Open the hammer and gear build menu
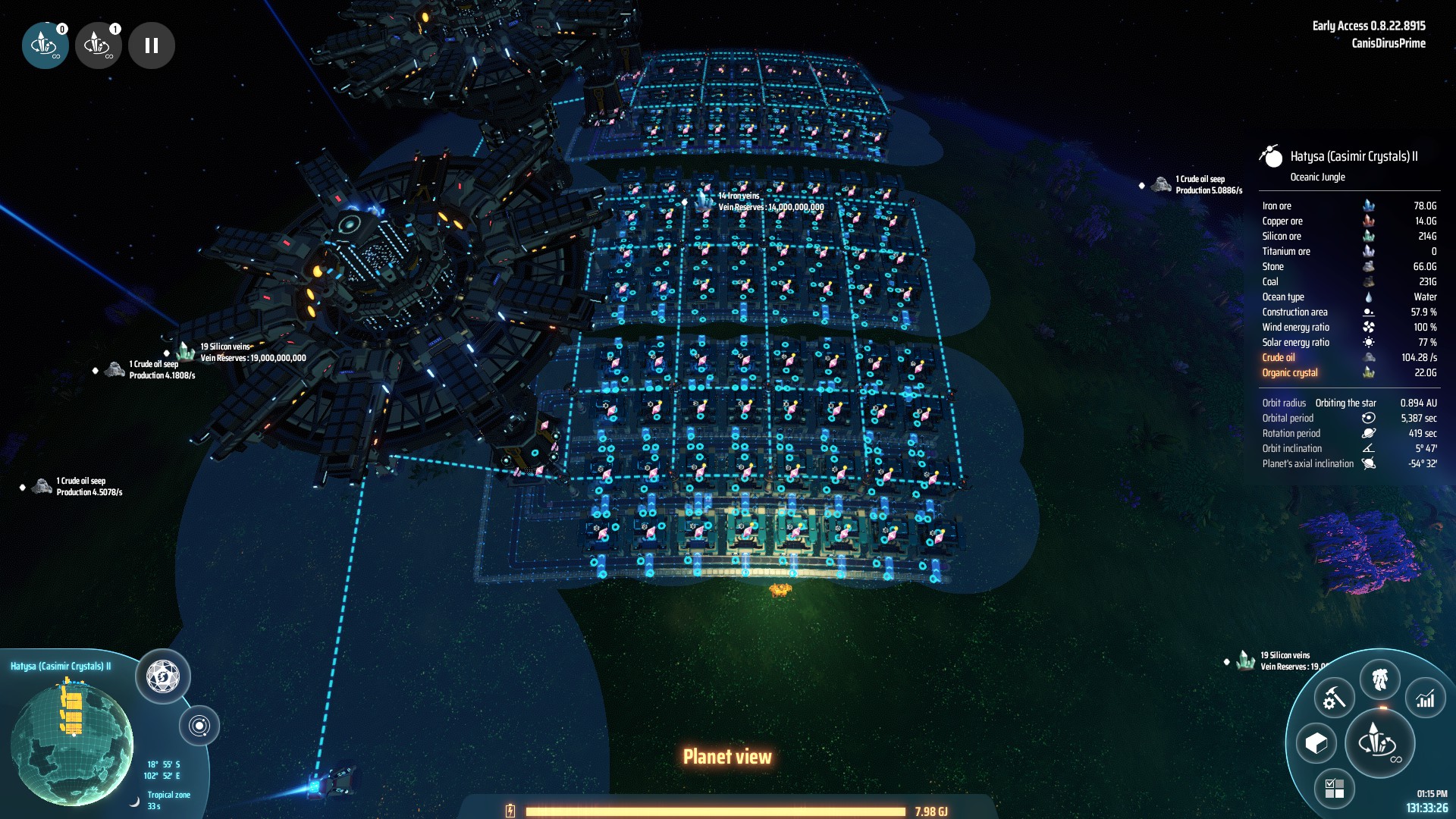The height and width of the screenshot is (819, 1456). point(1334,698)
